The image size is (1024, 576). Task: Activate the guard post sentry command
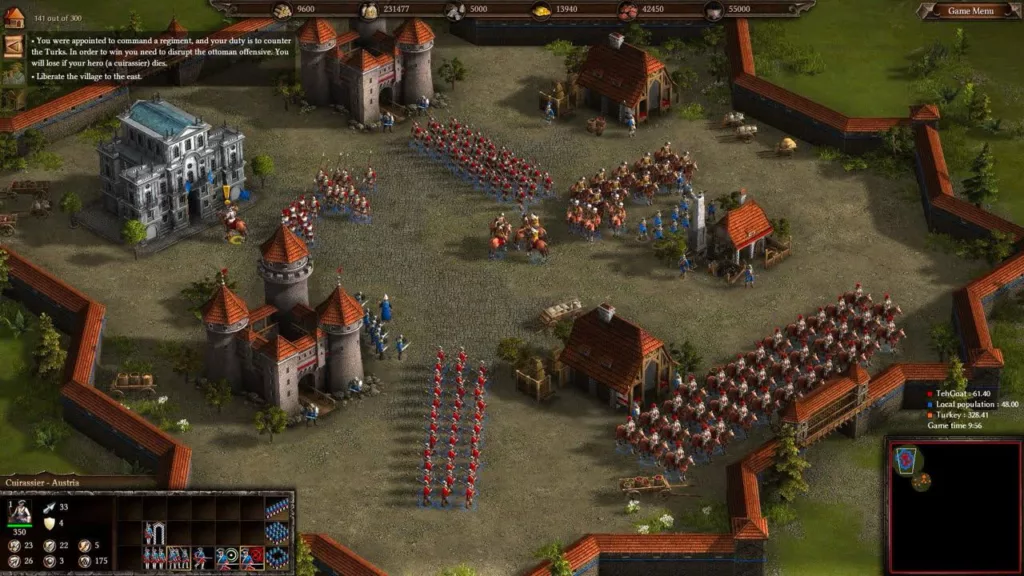[154, 533]
